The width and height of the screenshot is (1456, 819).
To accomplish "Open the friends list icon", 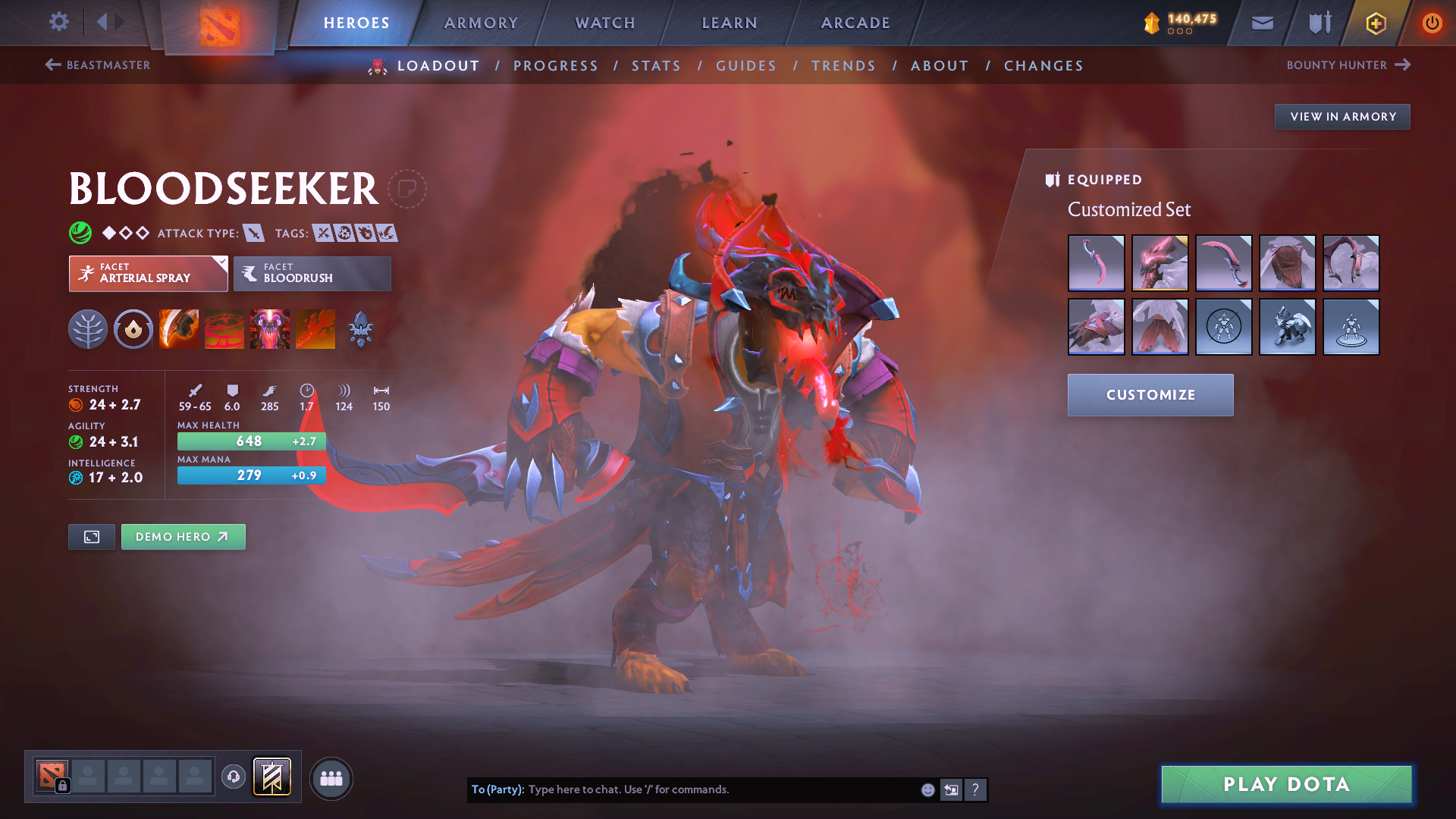I will [x=331, y=778].
